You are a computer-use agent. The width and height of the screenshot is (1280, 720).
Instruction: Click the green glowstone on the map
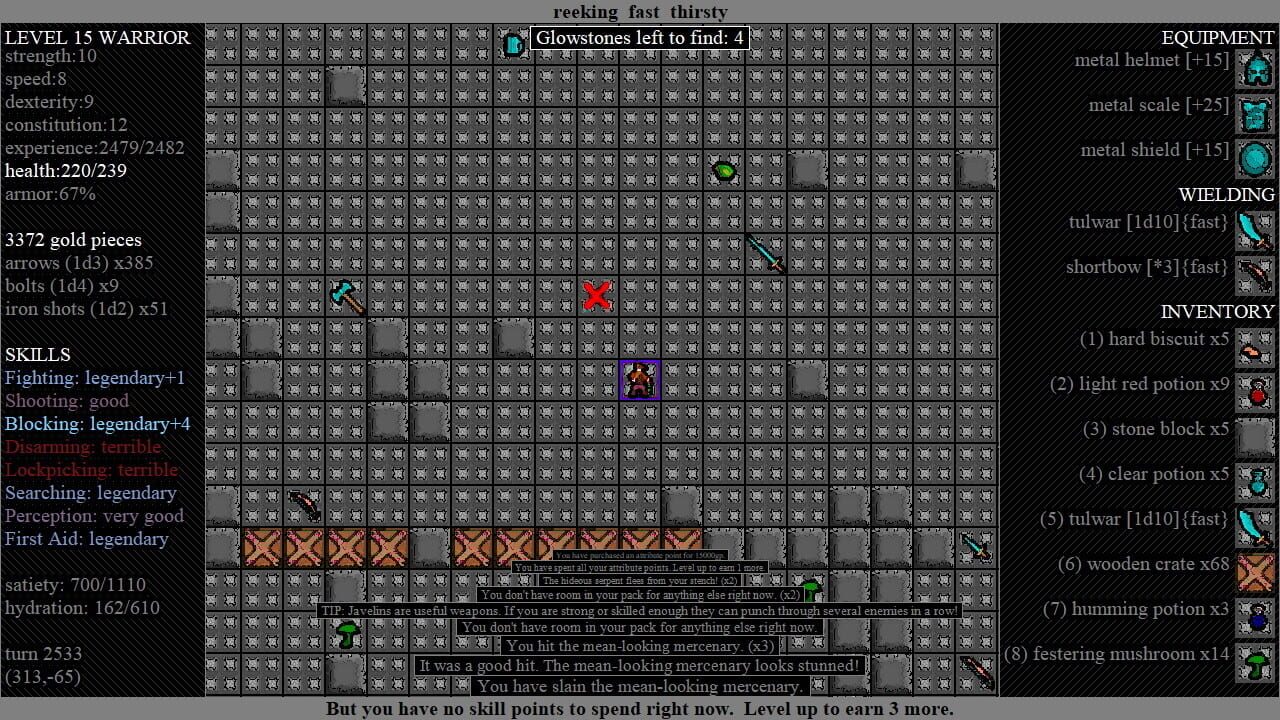click(x=724, y=170)
